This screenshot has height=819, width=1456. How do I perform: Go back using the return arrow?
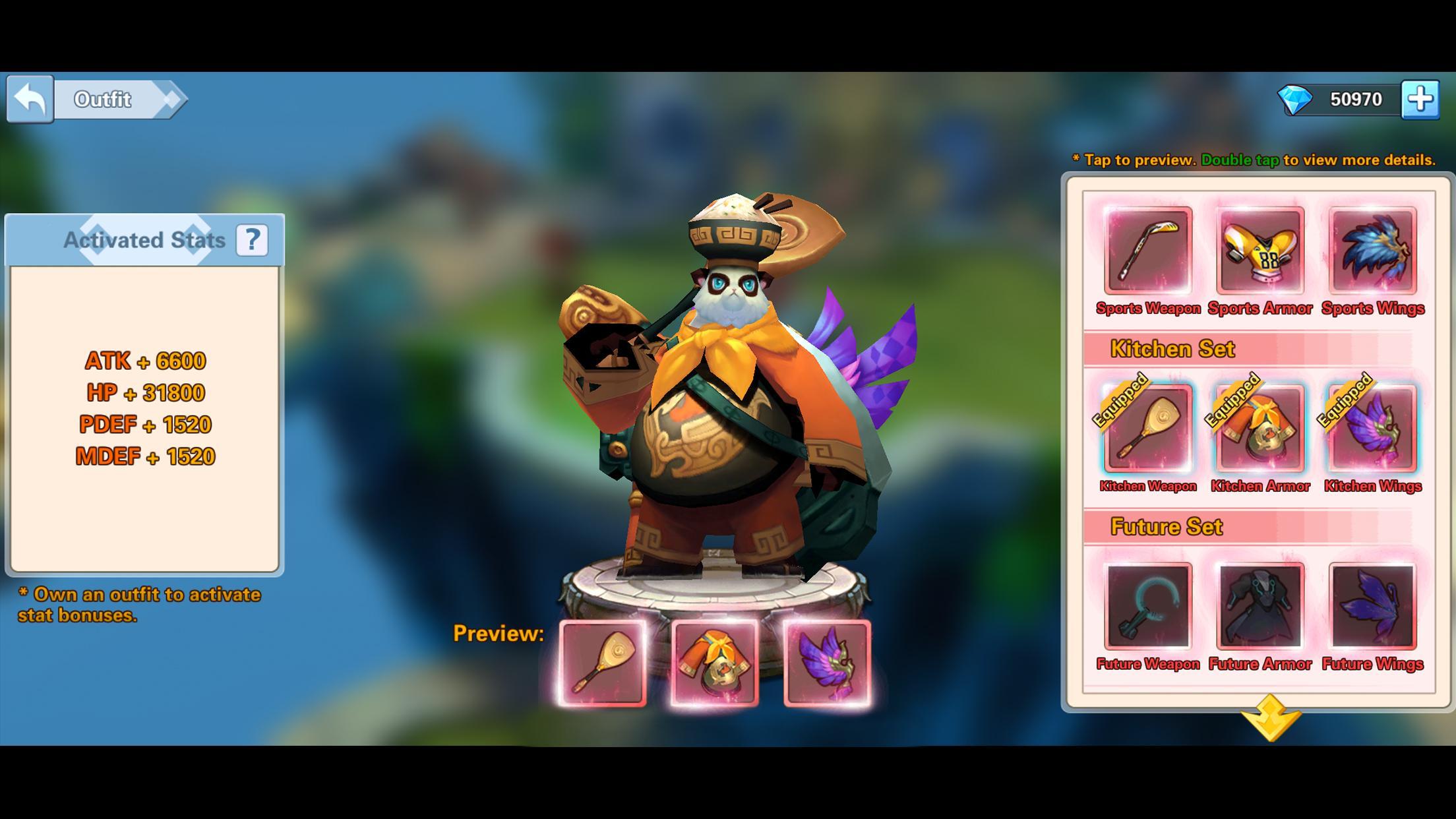[30, 99]
